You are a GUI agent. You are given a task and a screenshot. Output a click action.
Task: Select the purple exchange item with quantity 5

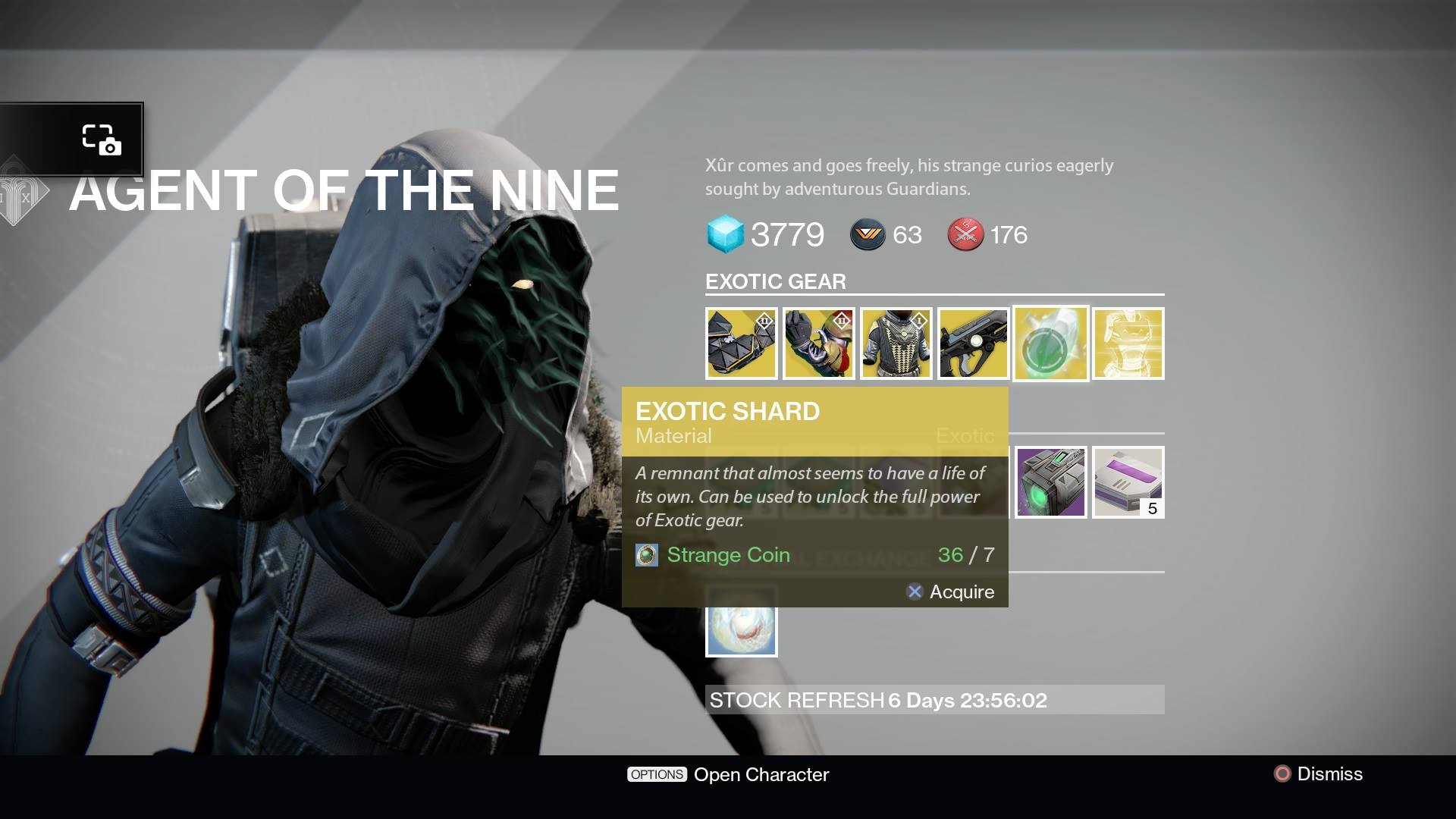tap(1128, 482)
